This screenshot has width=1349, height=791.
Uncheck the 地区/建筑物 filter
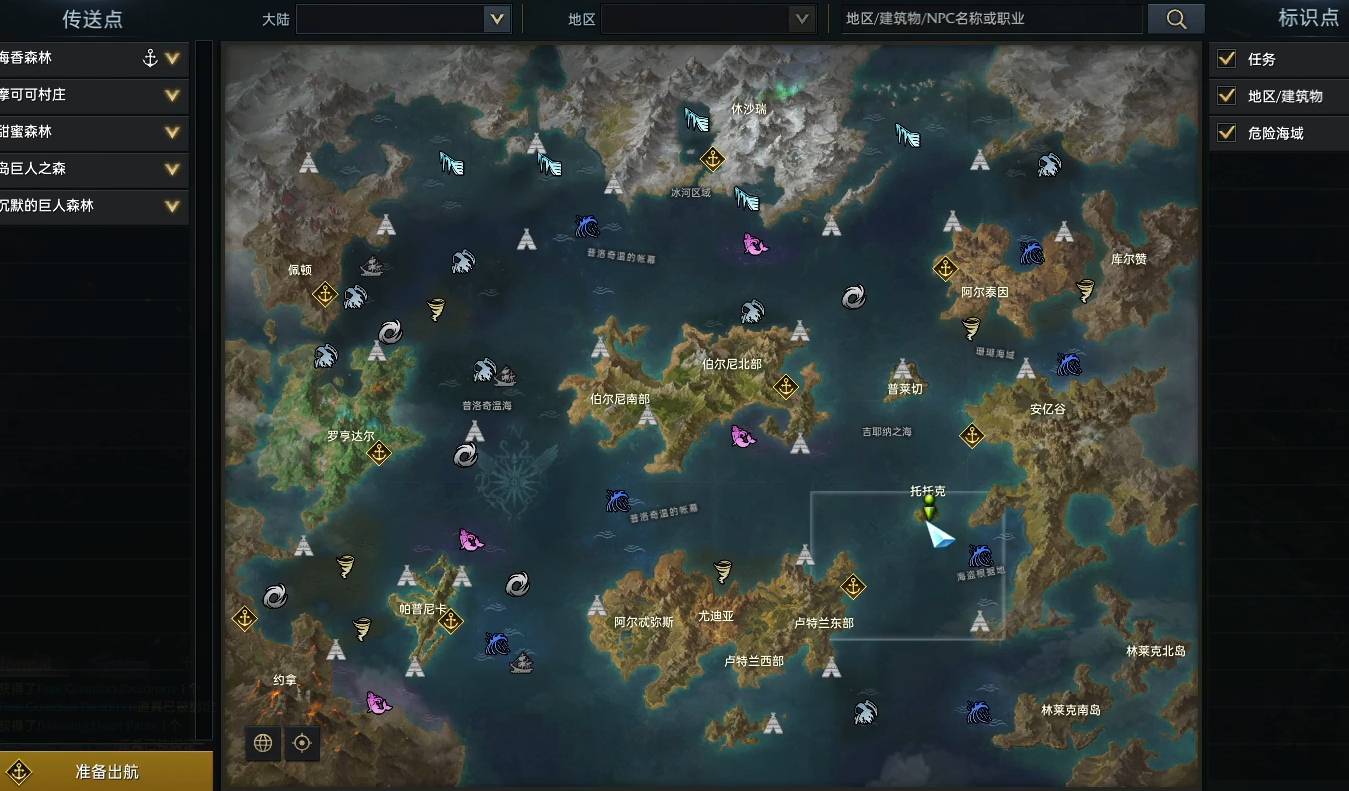click(1225, 95)
